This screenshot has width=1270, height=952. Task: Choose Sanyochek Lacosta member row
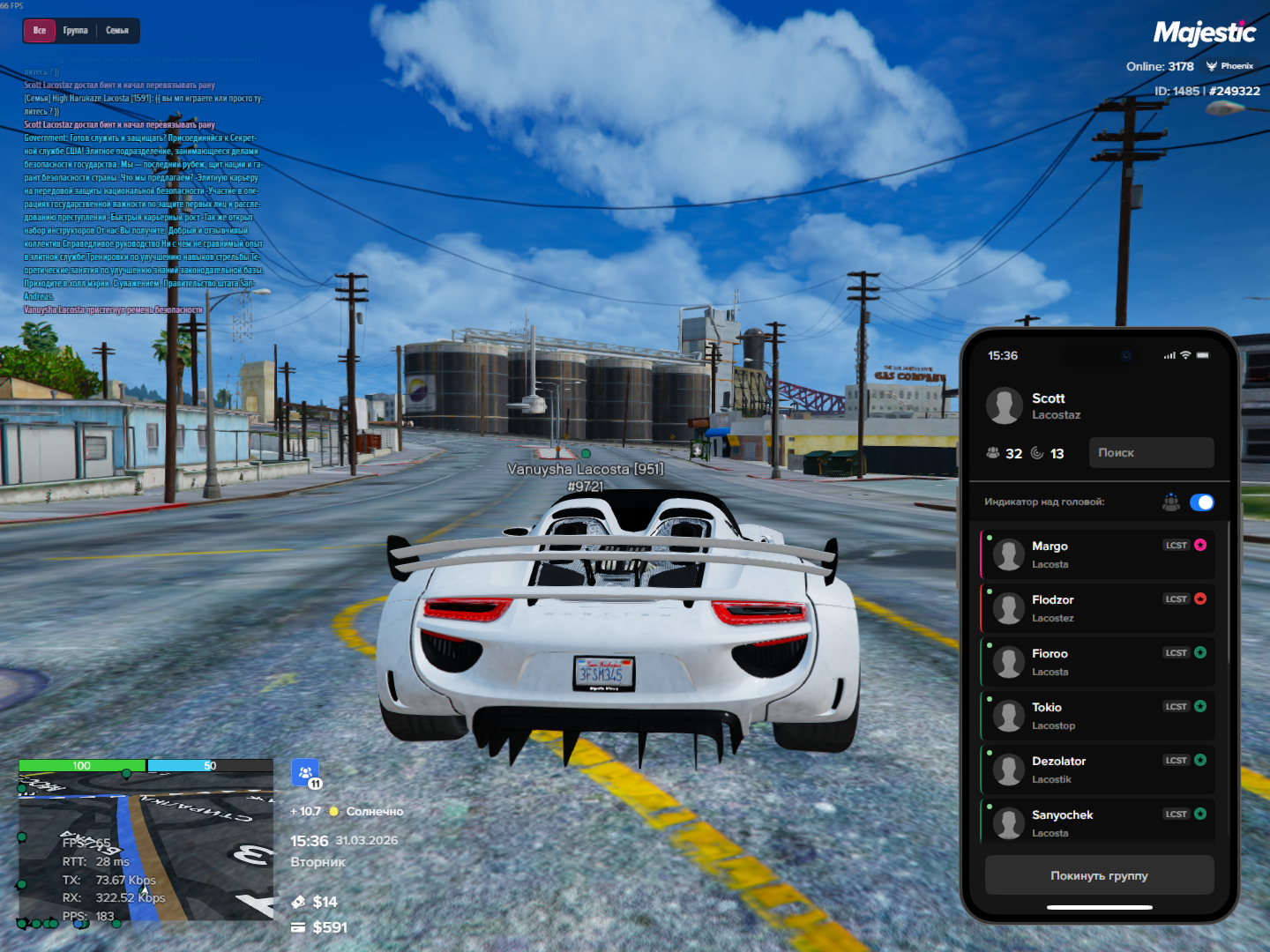pos(1098,822)
